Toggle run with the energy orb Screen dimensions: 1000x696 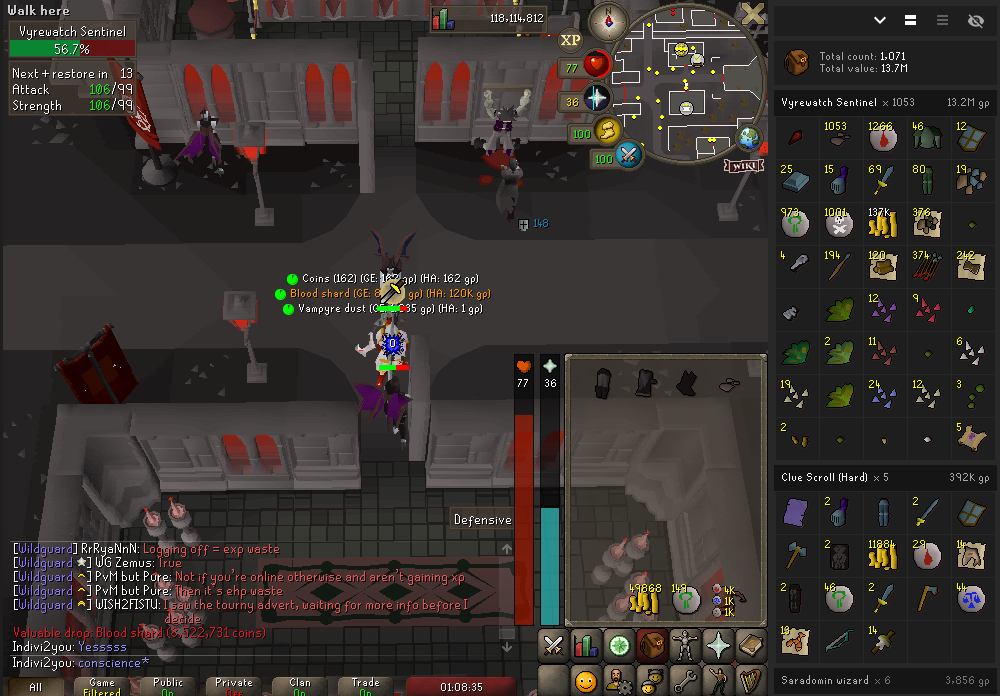coord(608,131)
